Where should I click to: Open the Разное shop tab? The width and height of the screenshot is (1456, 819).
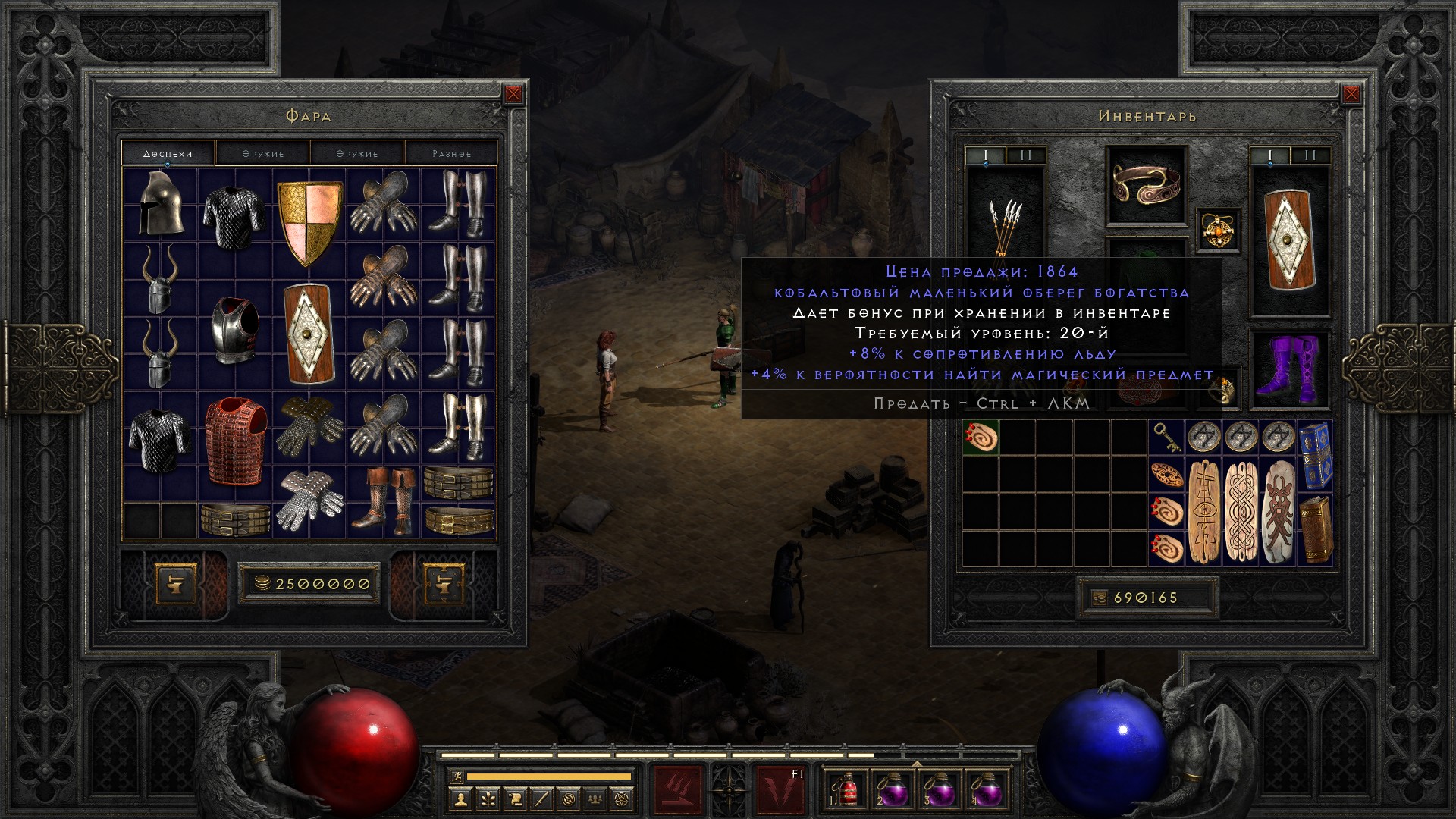click(x=451, y=153)
